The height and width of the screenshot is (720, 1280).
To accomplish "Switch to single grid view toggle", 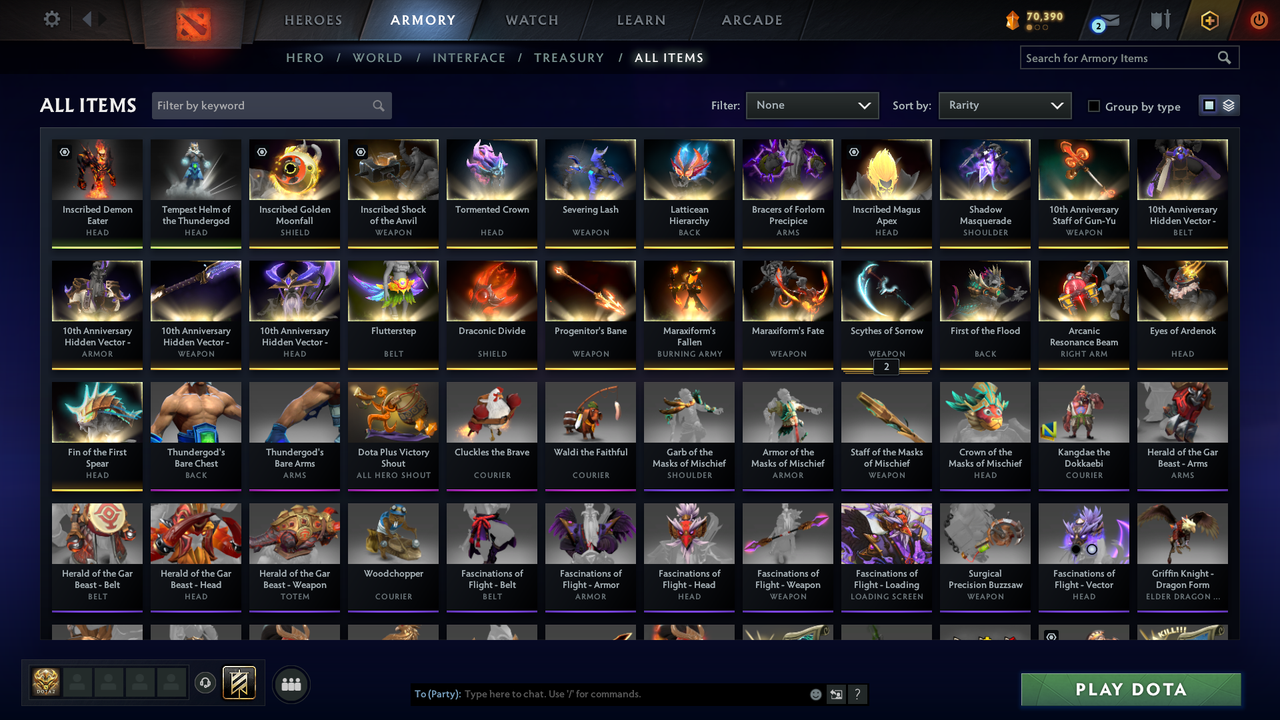I will 1211,104.
